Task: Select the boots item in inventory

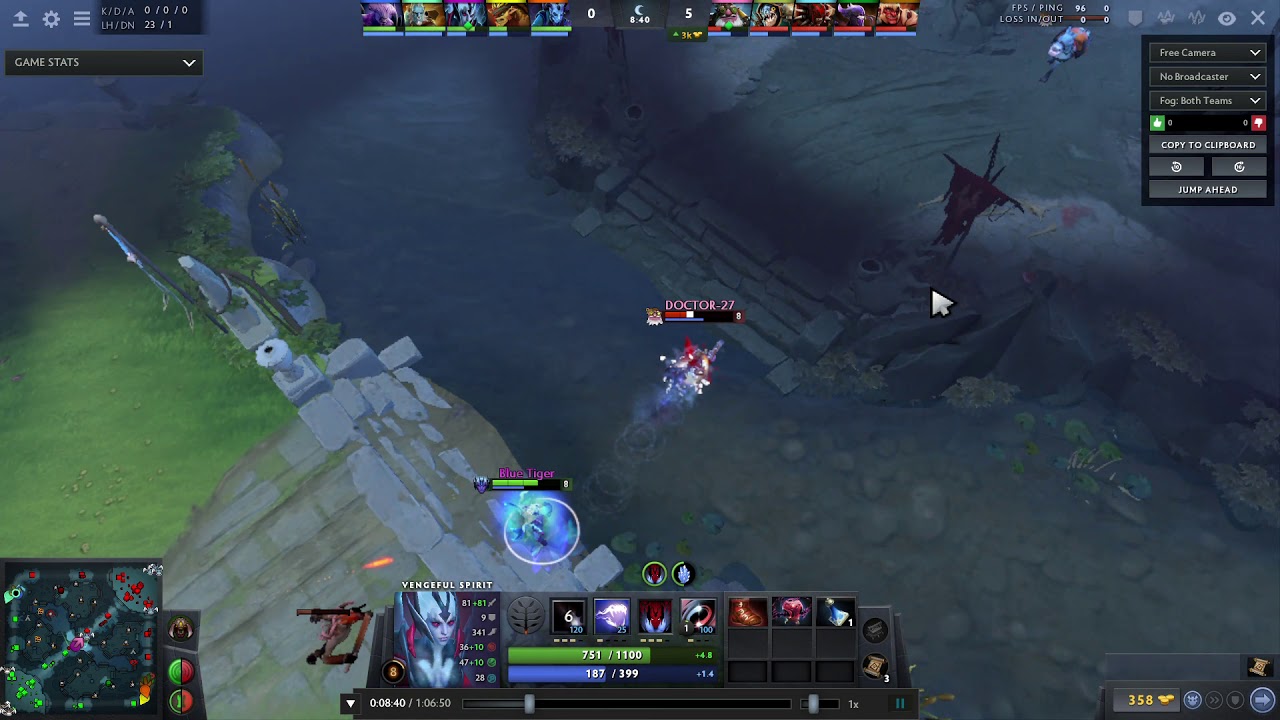Action: [747, 612]
